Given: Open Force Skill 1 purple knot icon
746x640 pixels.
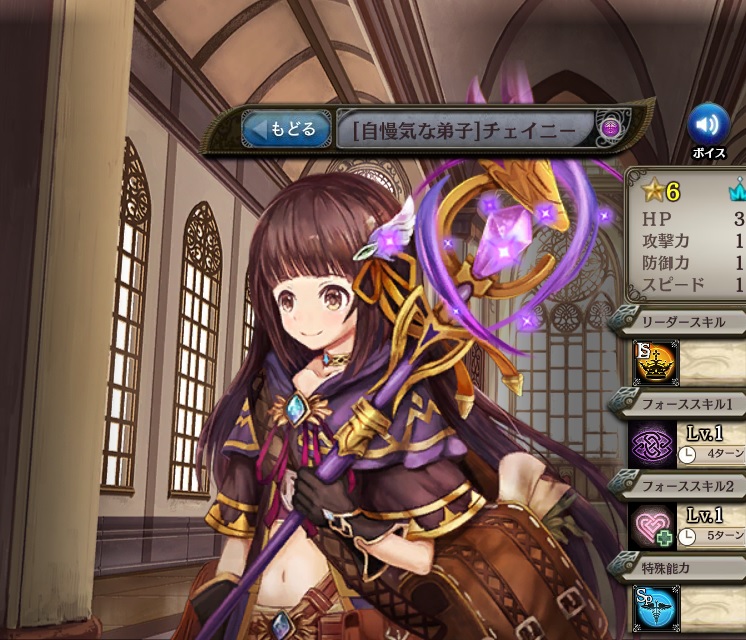Looking at the screenshot, I should point(649,445).
